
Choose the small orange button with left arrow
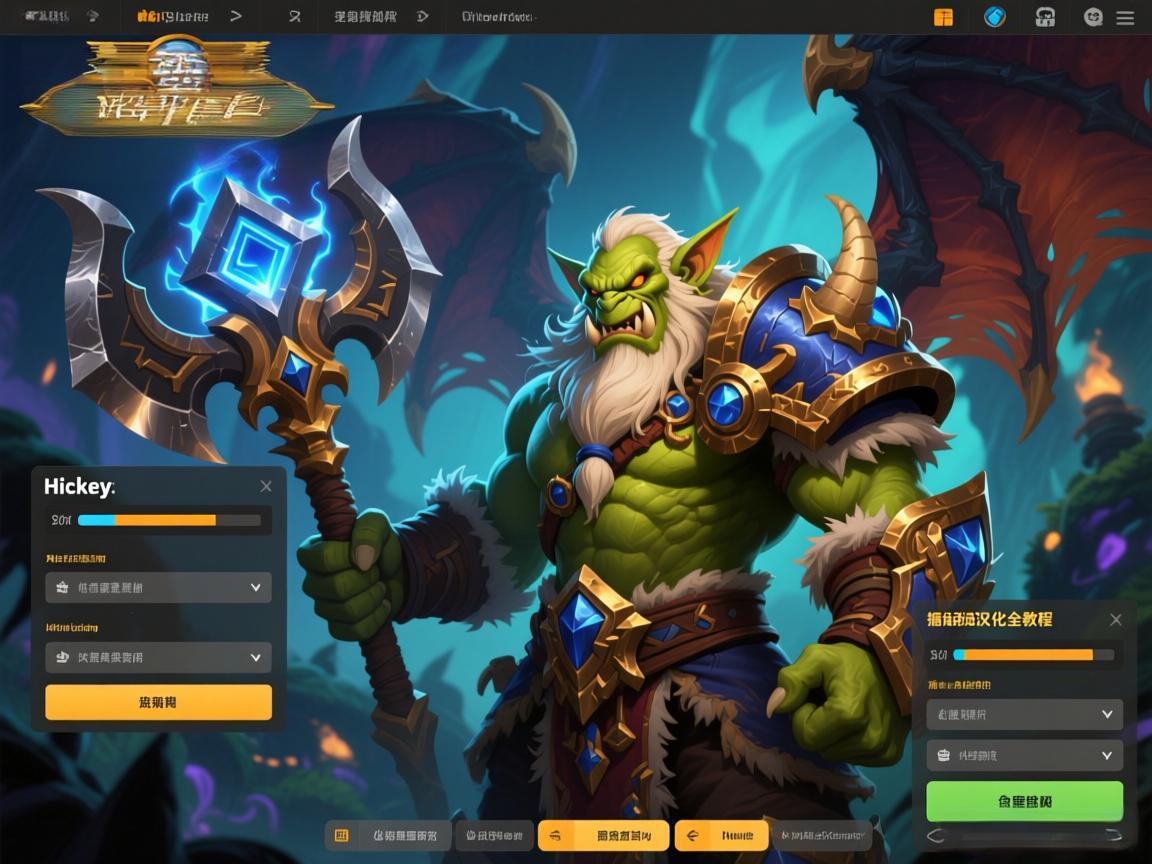point(721,835)
